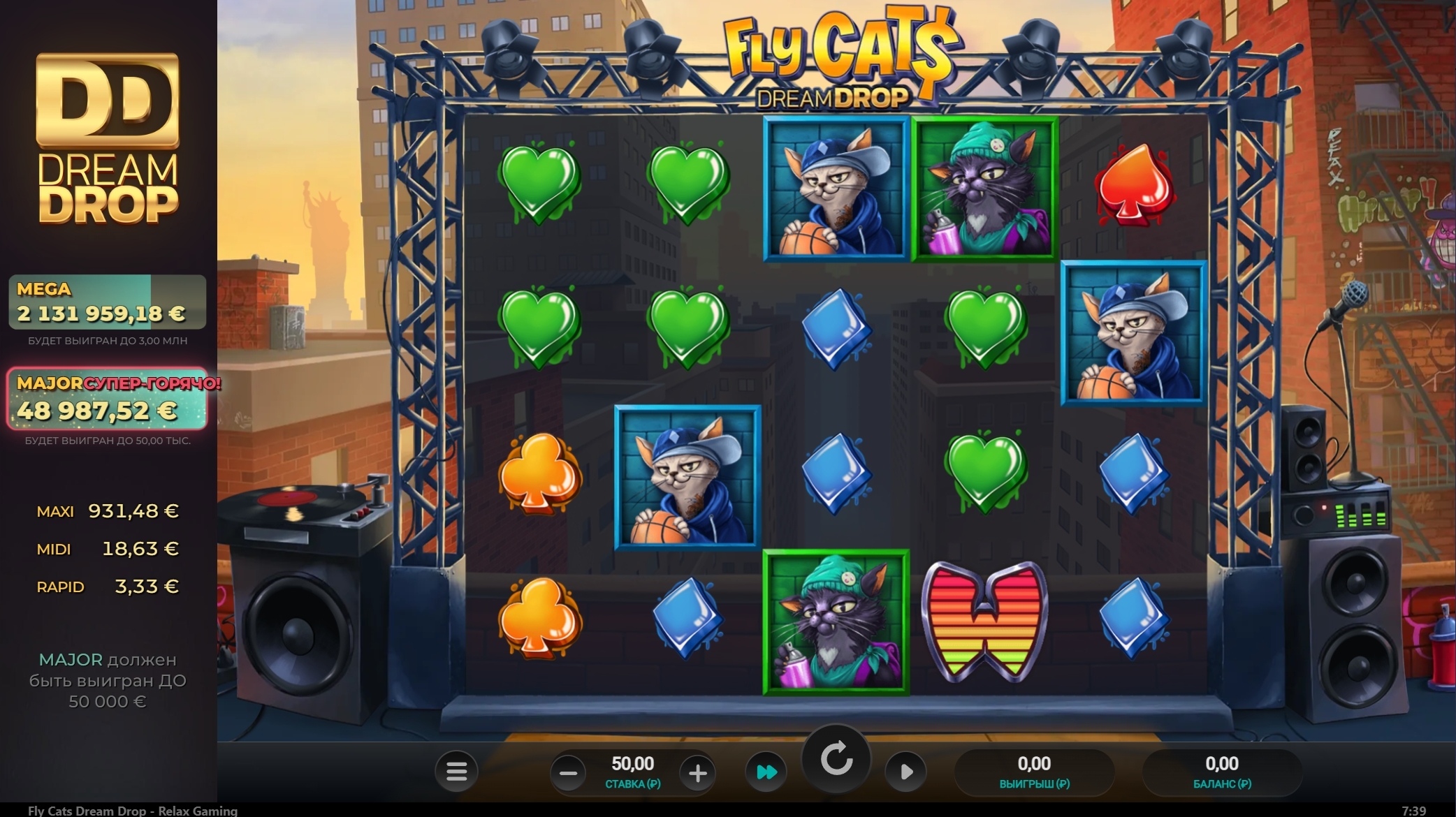This screenshot has height=817, width=1456.
Task: Spin the reels with the circular arrow button
Action: pos(836,759)
